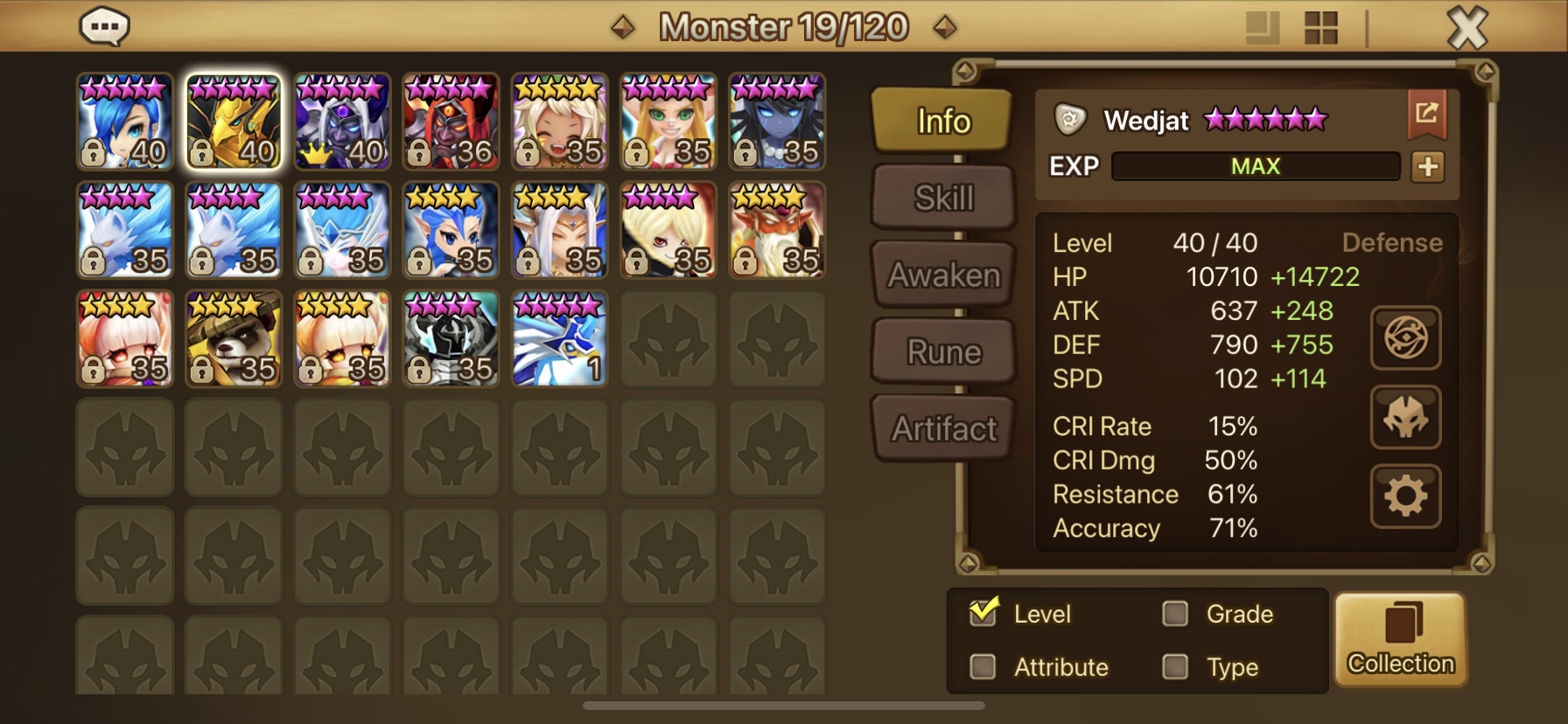Viewport: 1568px width, 724px height.
Task: Enable the Attribute sorting checkbox
Action: [983, 667]
